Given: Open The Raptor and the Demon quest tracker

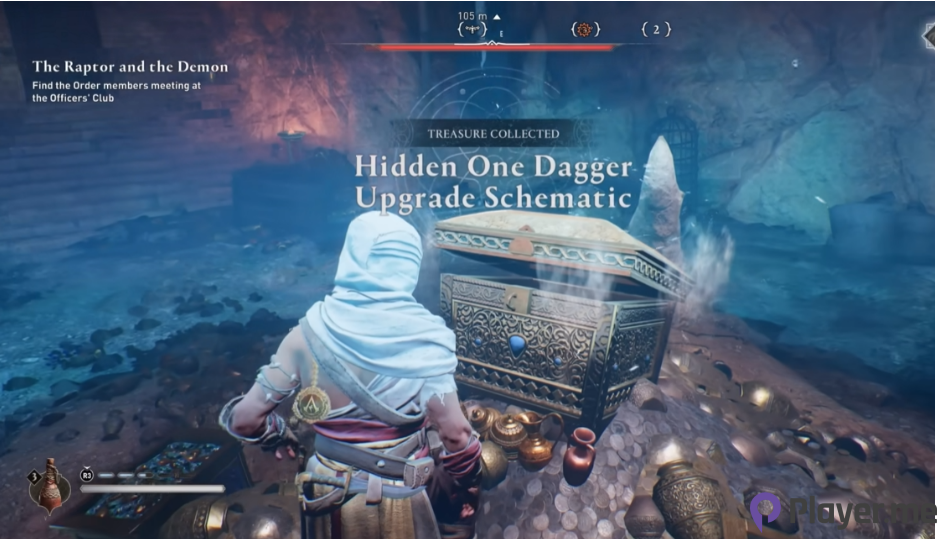Looking at the screenshot, I should click(130, 67).
